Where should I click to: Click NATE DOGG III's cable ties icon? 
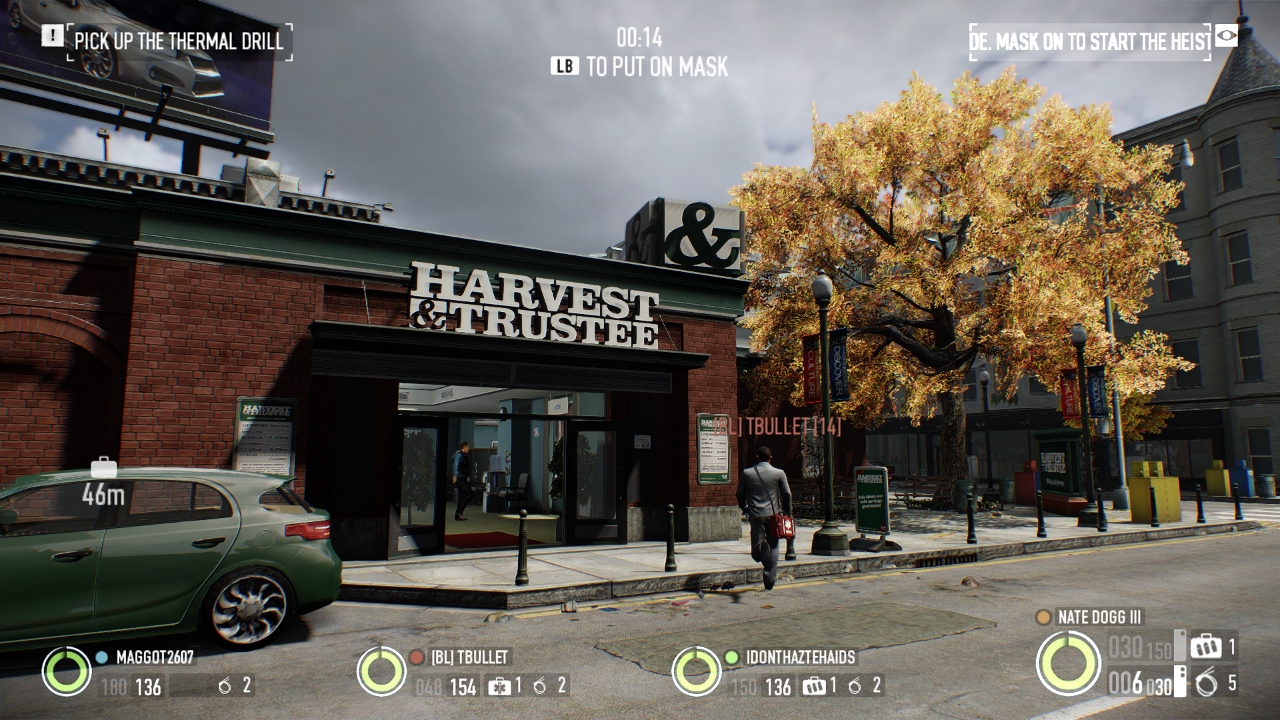click(1206, 683)
